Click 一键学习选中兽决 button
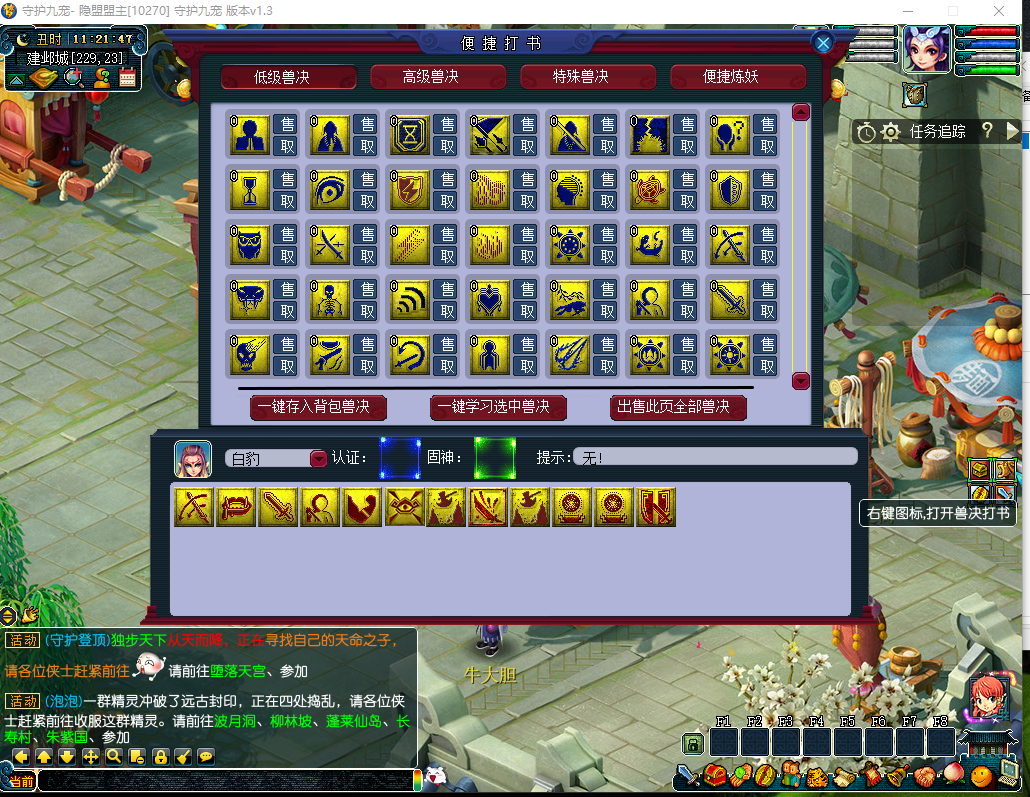Screen dimensions: 1030x797 (498, 407)
